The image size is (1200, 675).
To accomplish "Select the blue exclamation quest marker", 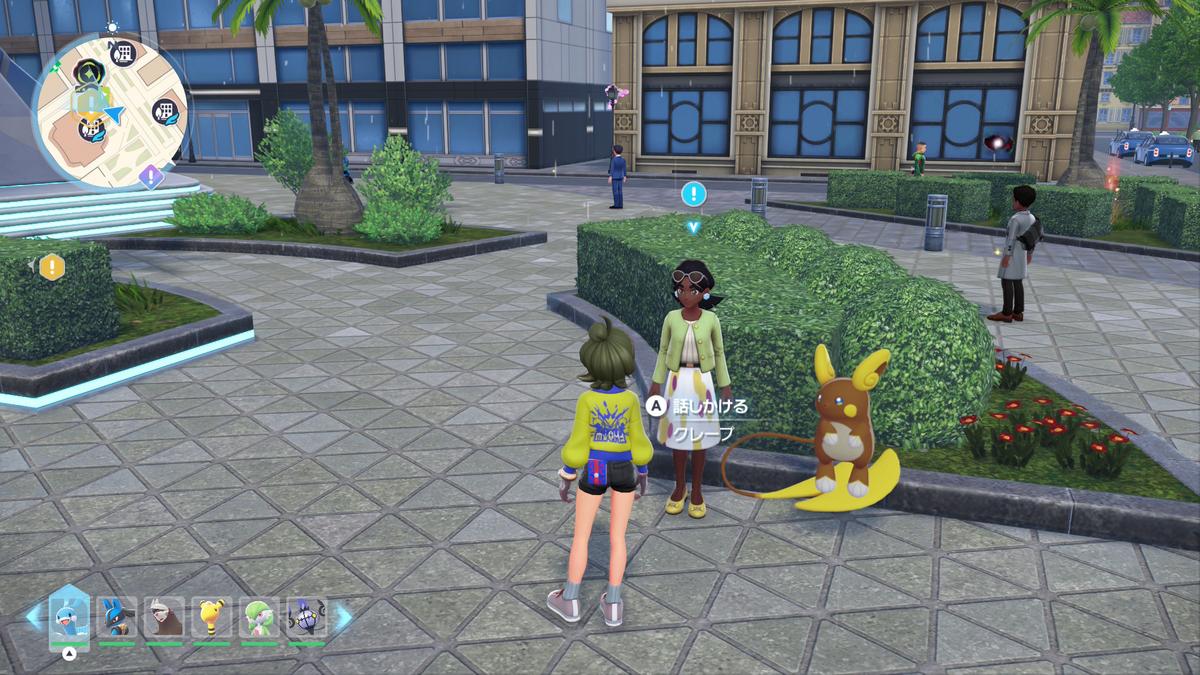I will tap(693, 194).
